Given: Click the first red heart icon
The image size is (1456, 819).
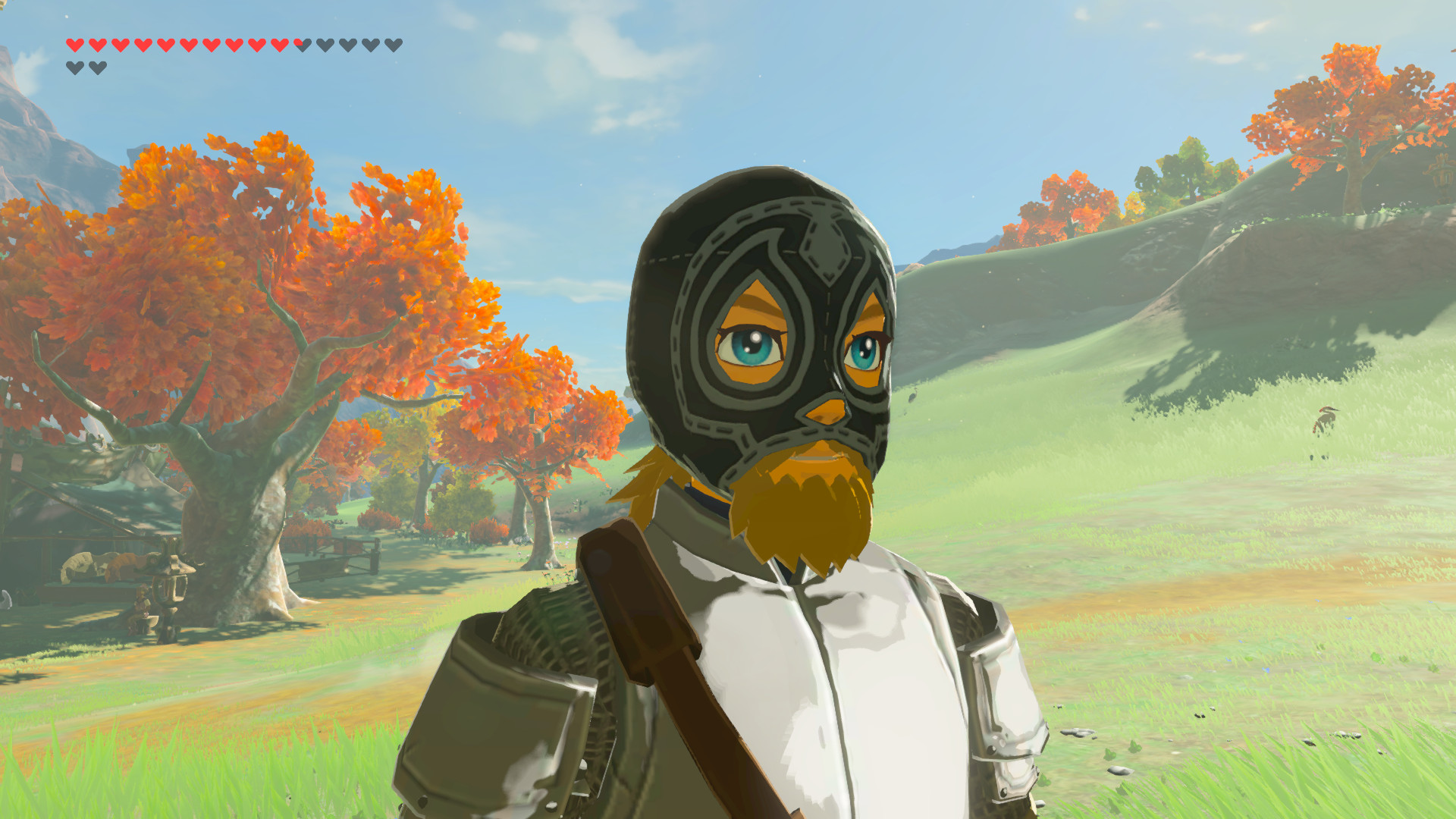Looking at the screenshot, I should click(74, 45).
